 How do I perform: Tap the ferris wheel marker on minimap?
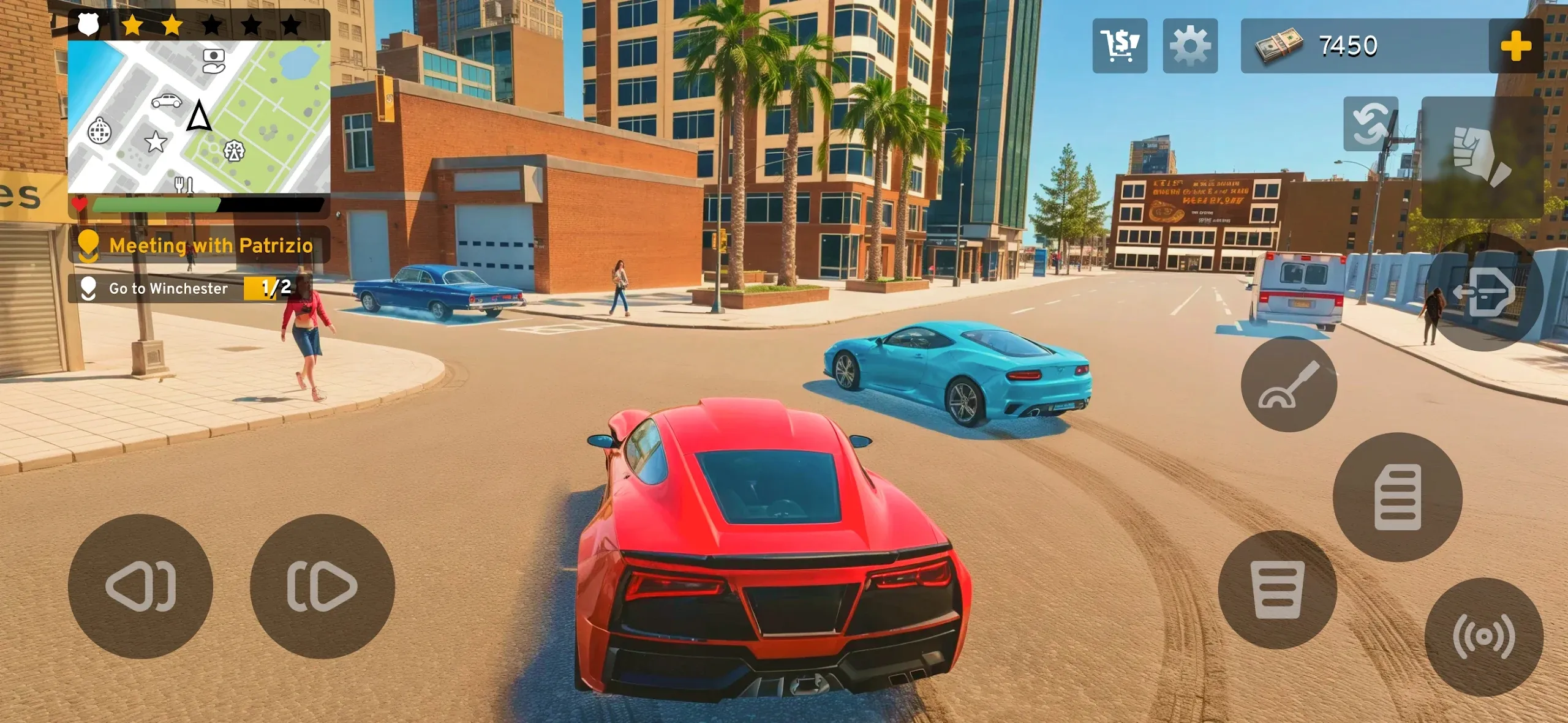click(234, 151)
